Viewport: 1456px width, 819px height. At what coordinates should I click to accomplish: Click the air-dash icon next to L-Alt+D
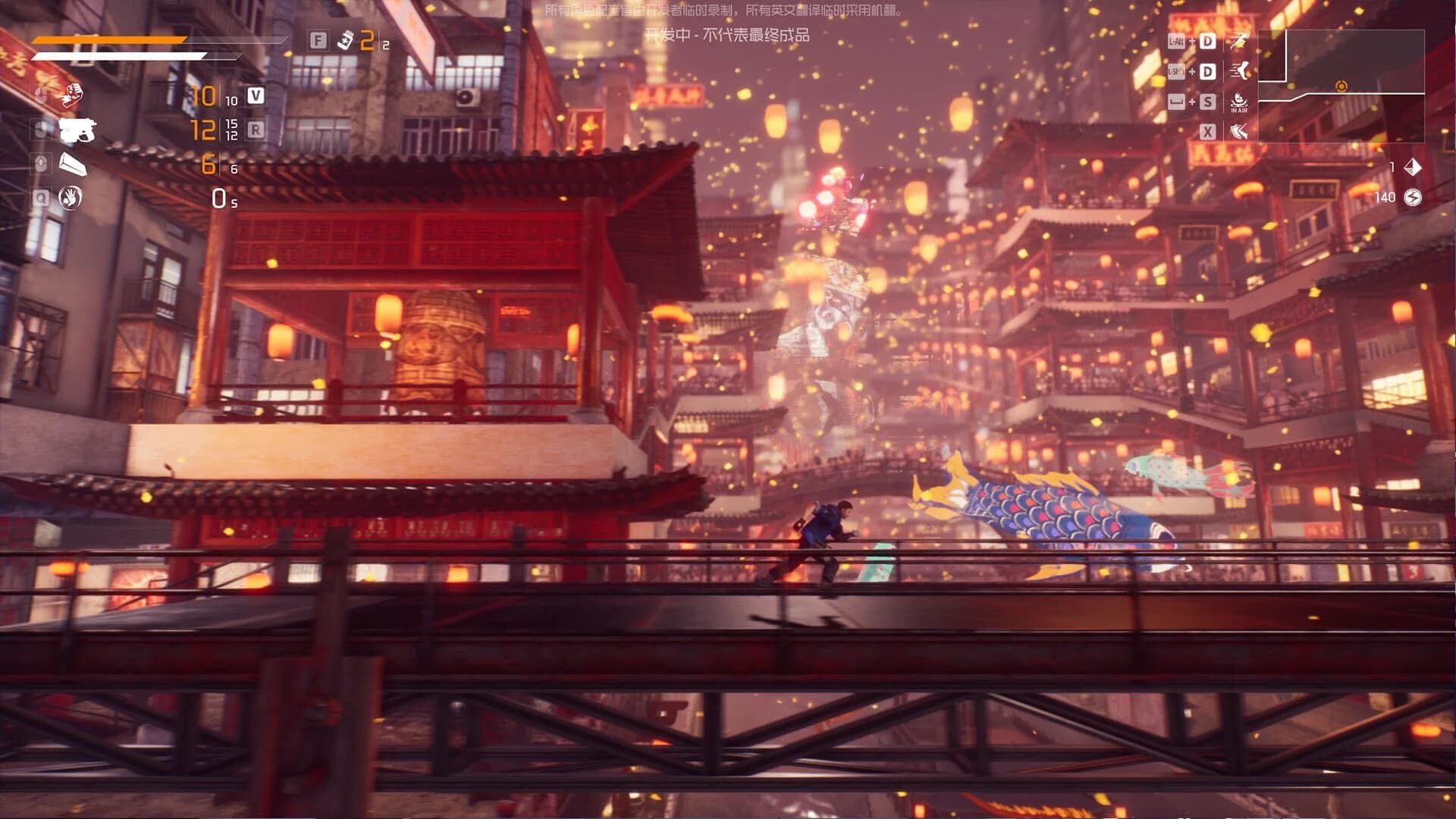1238,39
